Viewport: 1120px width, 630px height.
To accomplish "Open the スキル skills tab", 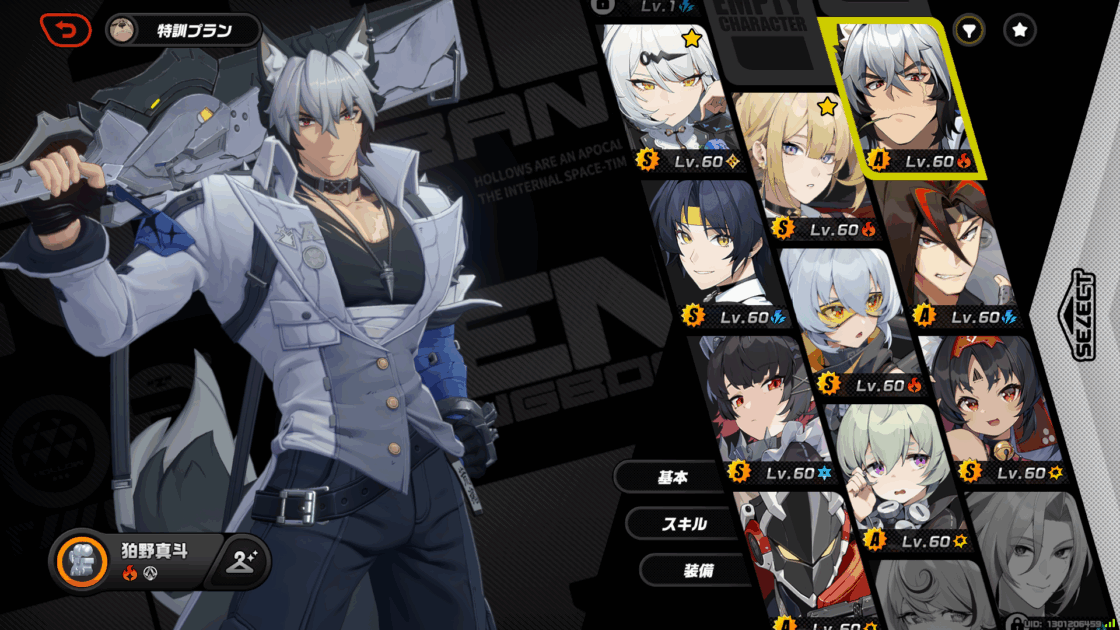I will [684, 523].
